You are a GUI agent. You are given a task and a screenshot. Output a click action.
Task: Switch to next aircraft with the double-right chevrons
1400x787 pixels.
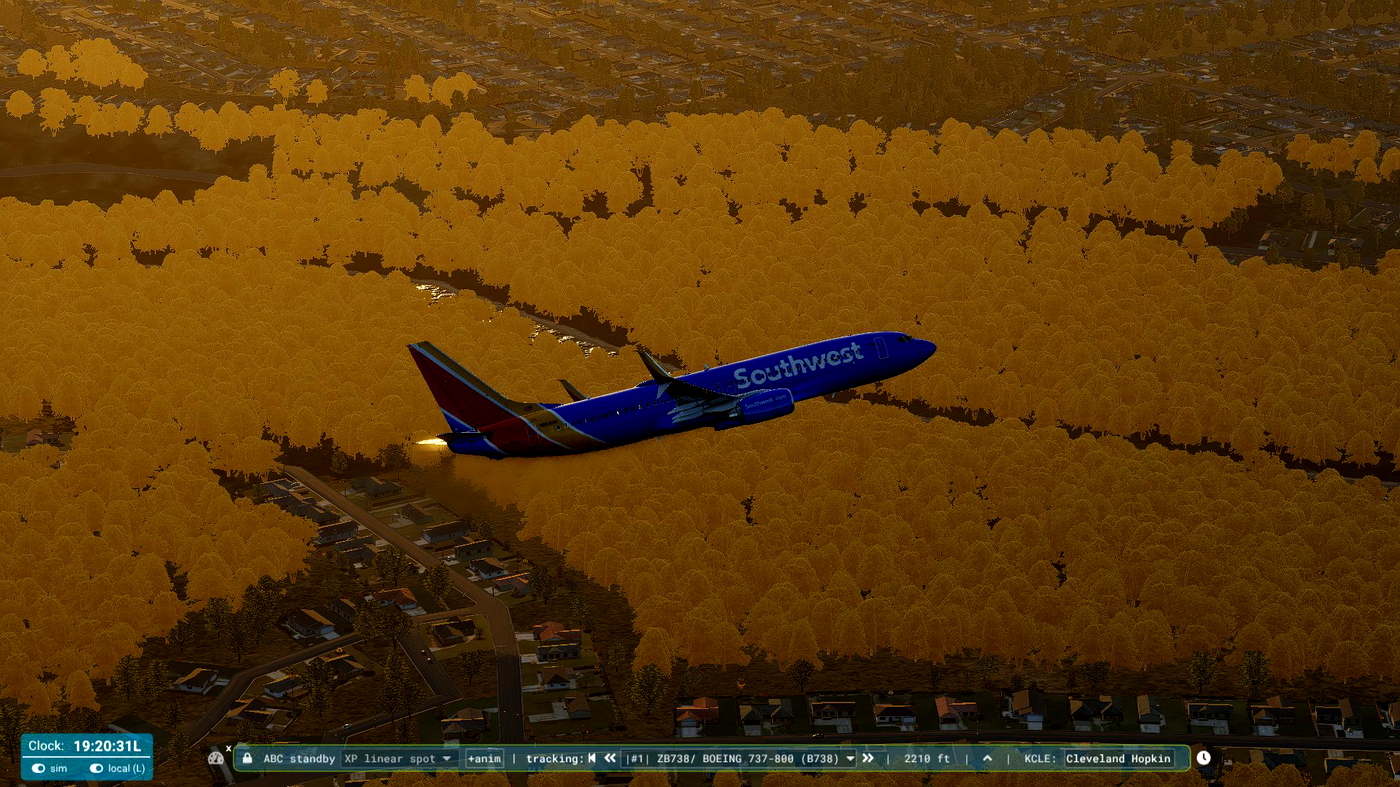(868, 758)
